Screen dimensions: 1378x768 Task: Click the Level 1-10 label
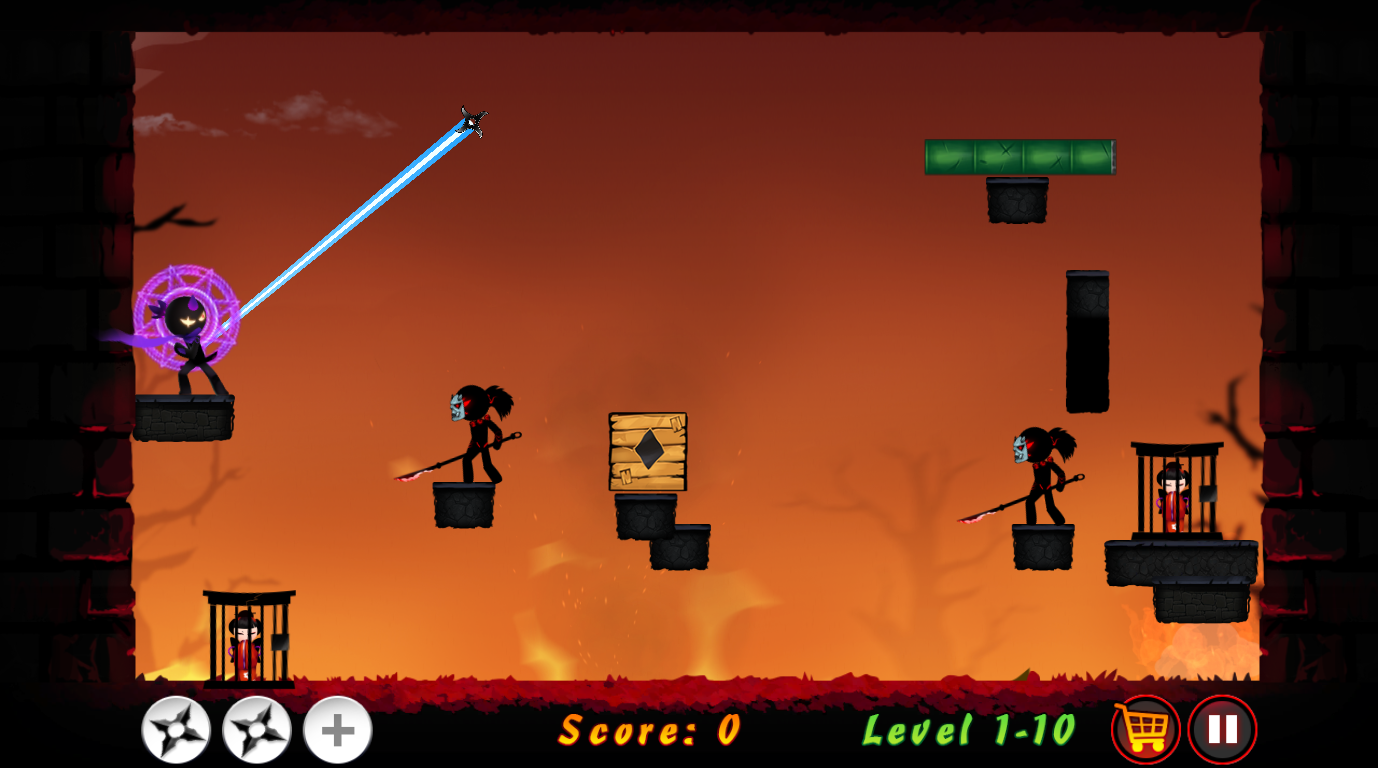[968, 732]
